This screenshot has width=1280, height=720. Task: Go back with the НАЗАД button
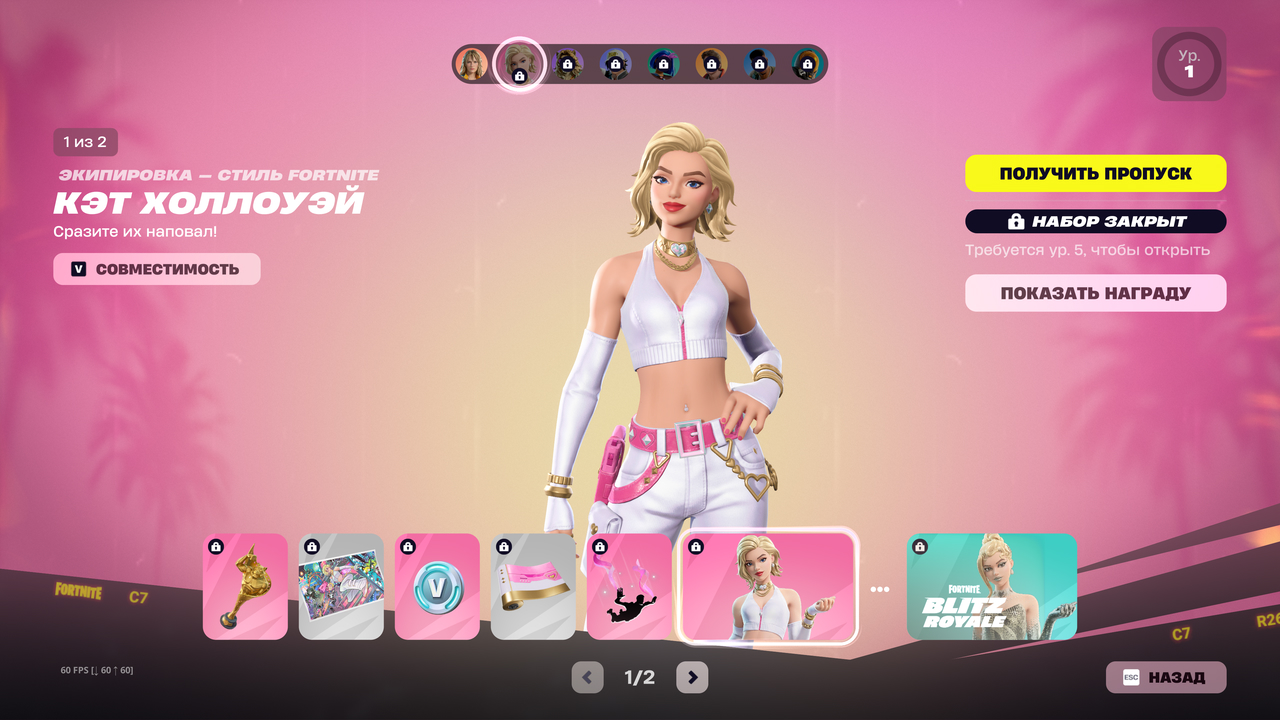[x=1165, y=677]
